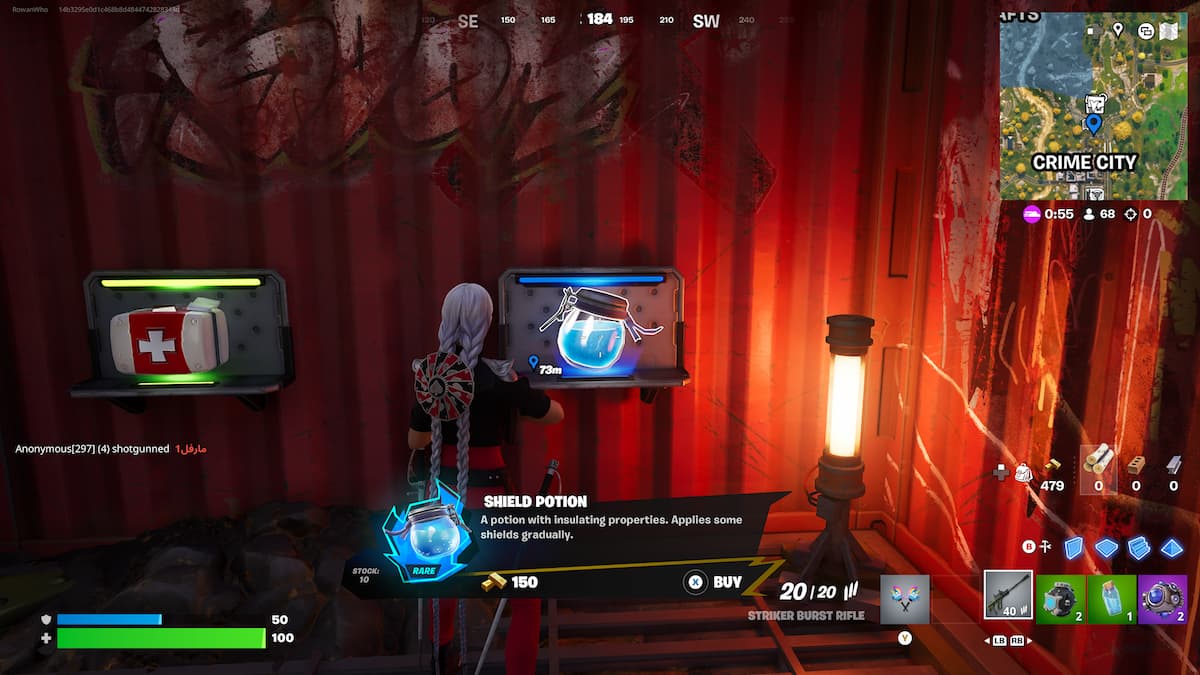Choose the wall build piece
The height and width of the screenshot is (675, 1200).
pyautogui.click(x=1073, y=547)
